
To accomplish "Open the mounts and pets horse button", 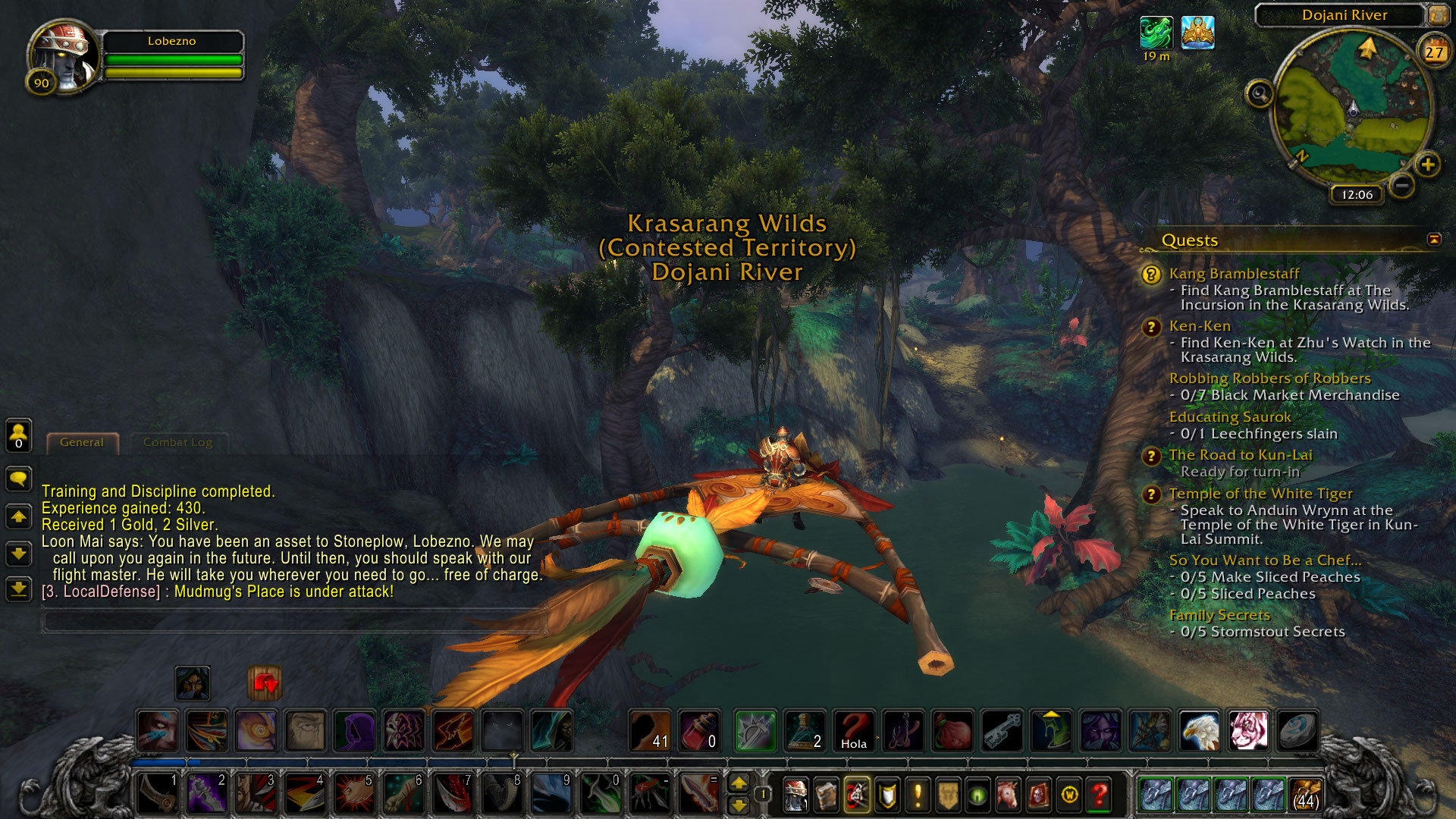I will tap(1008, 795).
